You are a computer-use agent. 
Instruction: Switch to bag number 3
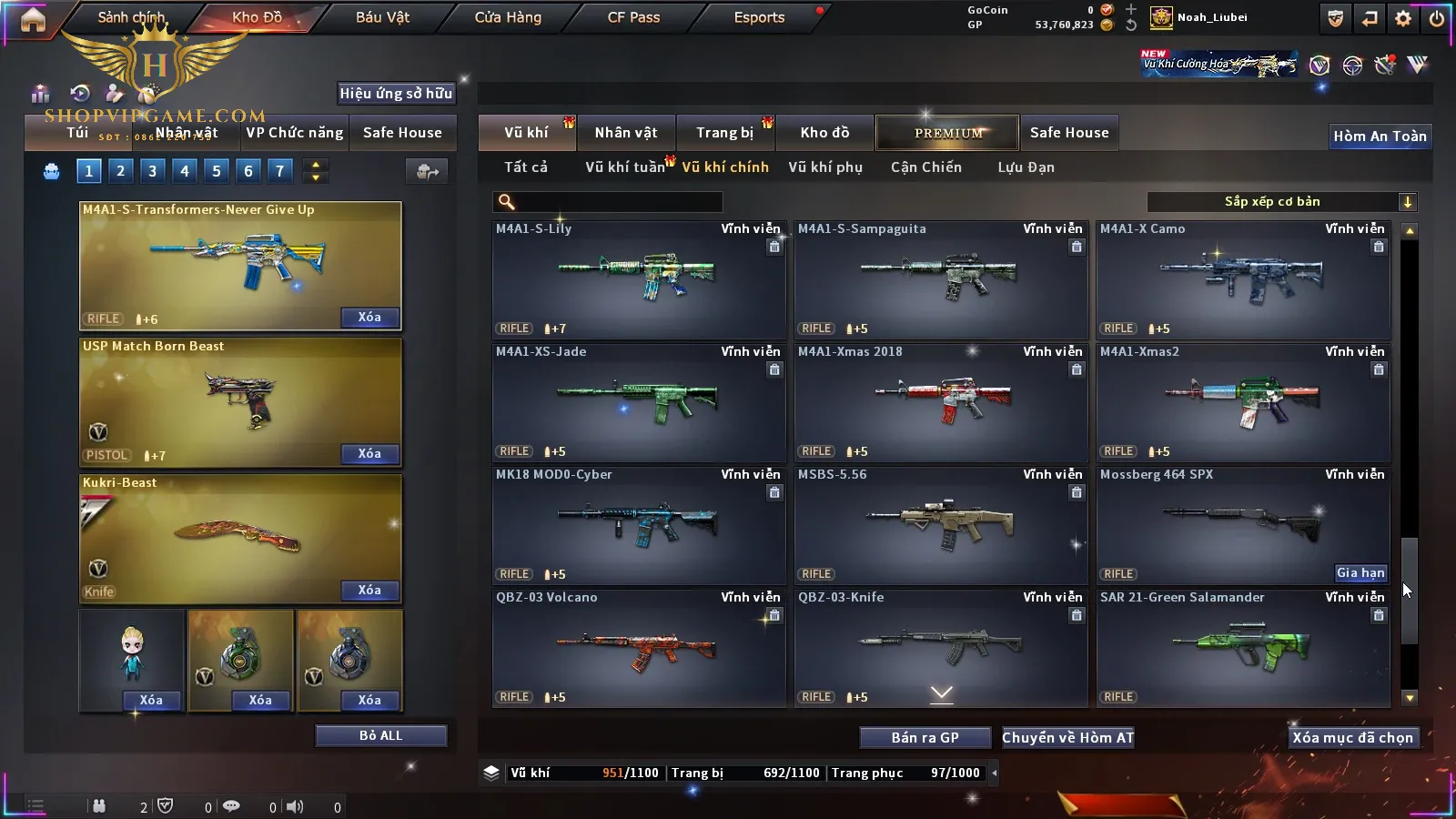(x=152, y=170)
